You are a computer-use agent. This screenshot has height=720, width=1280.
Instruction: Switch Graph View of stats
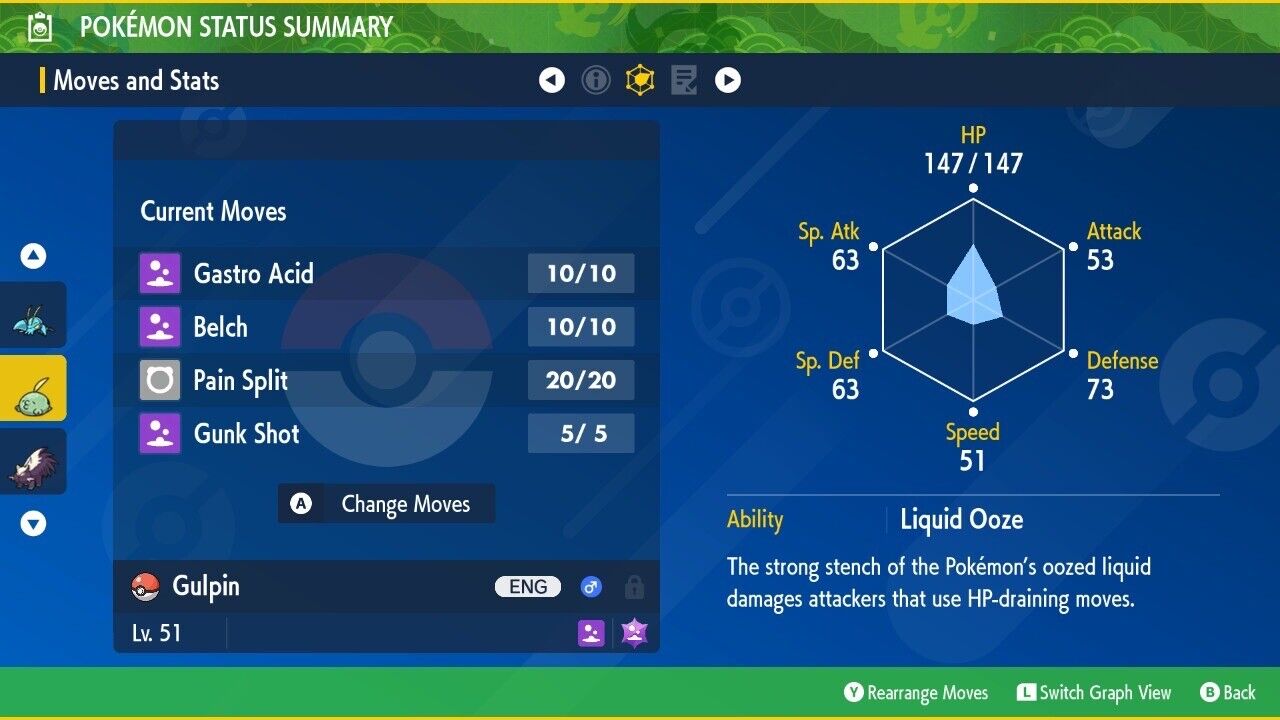point(1094,693)
